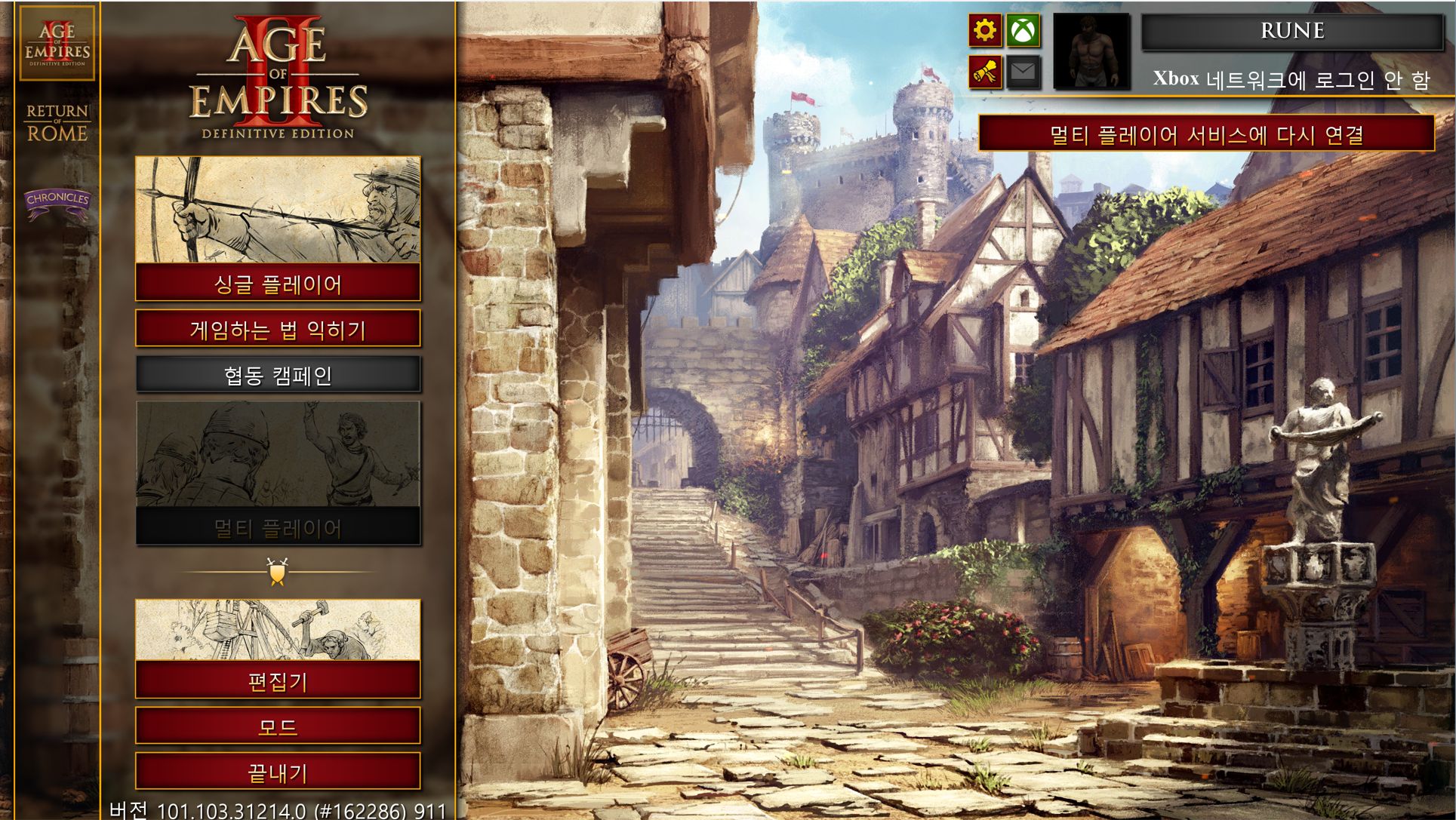
Task: Click the builder artwork above 편집기
Action: [278, 630]
